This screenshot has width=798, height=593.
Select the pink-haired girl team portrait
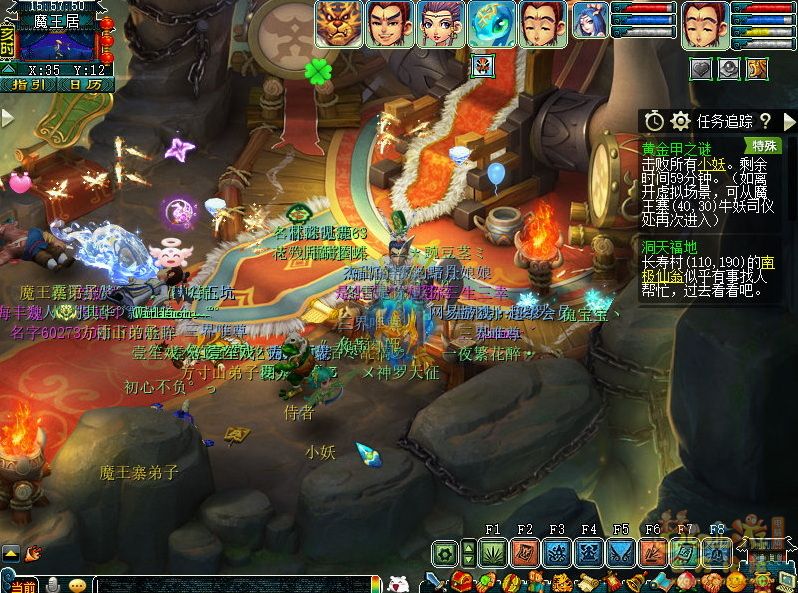[x=441, y=24]
